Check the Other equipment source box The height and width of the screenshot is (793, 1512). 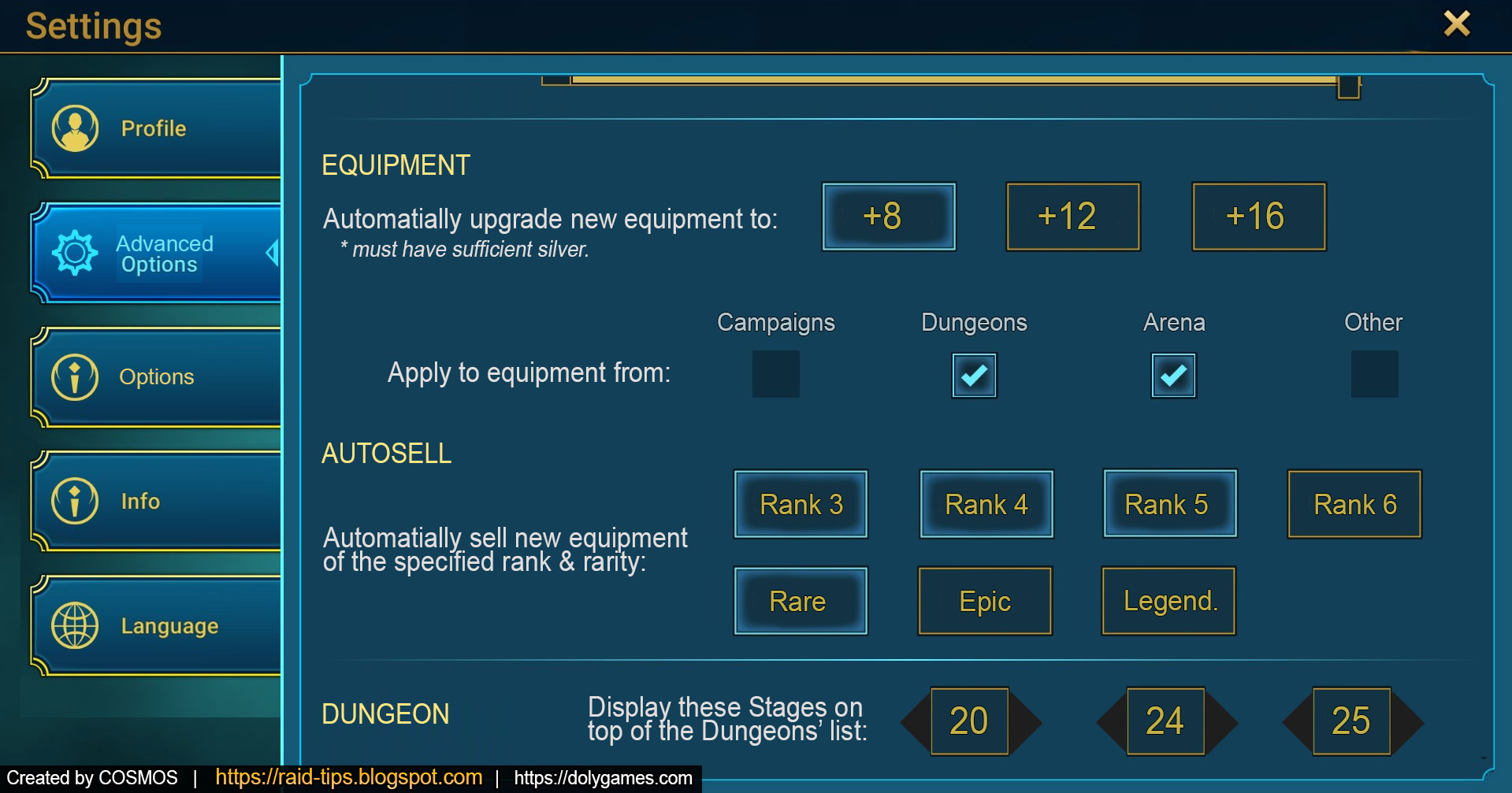coord(1373,375)
